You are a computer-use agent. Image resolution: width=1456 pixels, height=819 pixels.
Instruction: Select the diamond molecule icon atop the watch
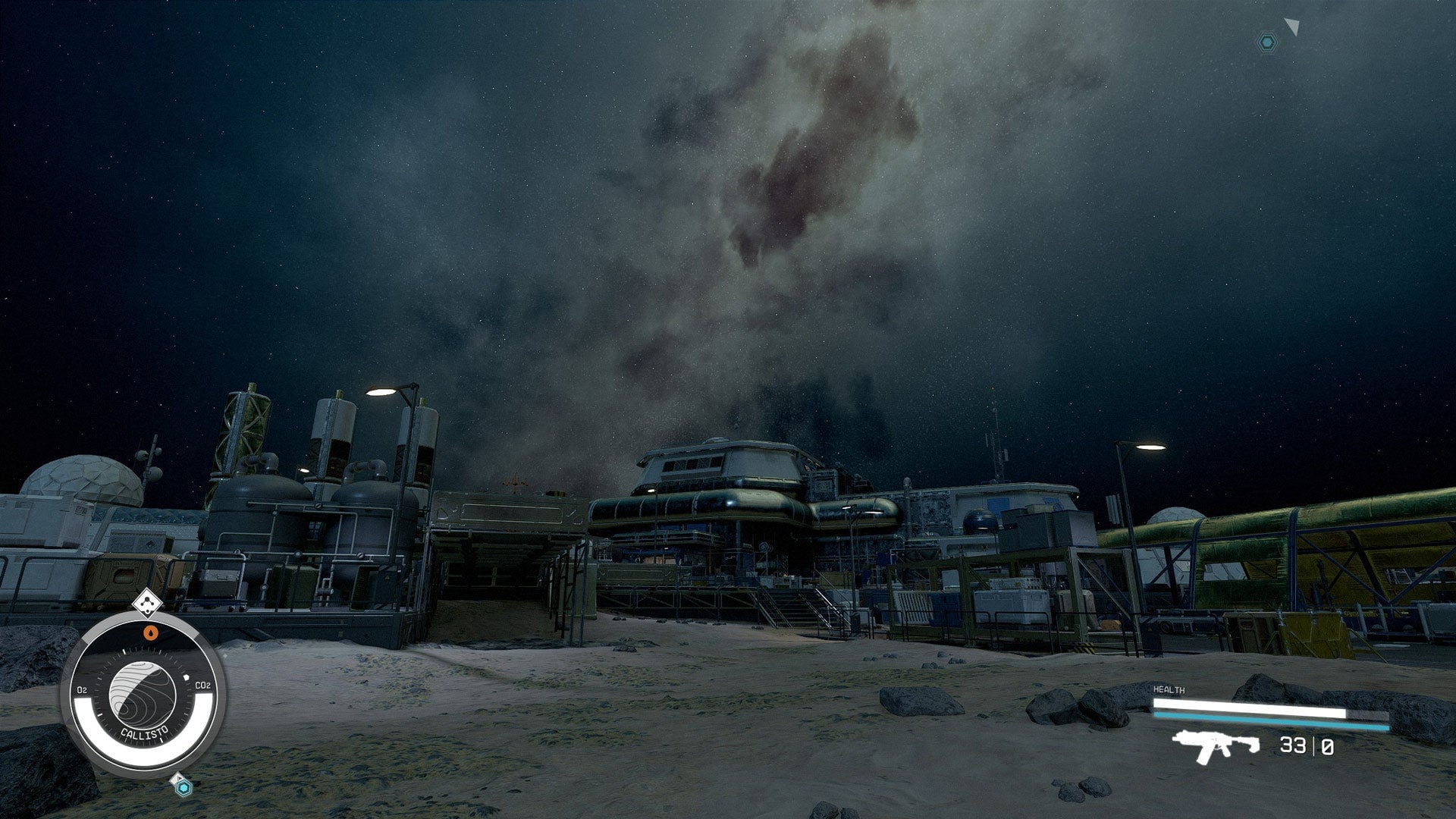click(x=147, y=603)
